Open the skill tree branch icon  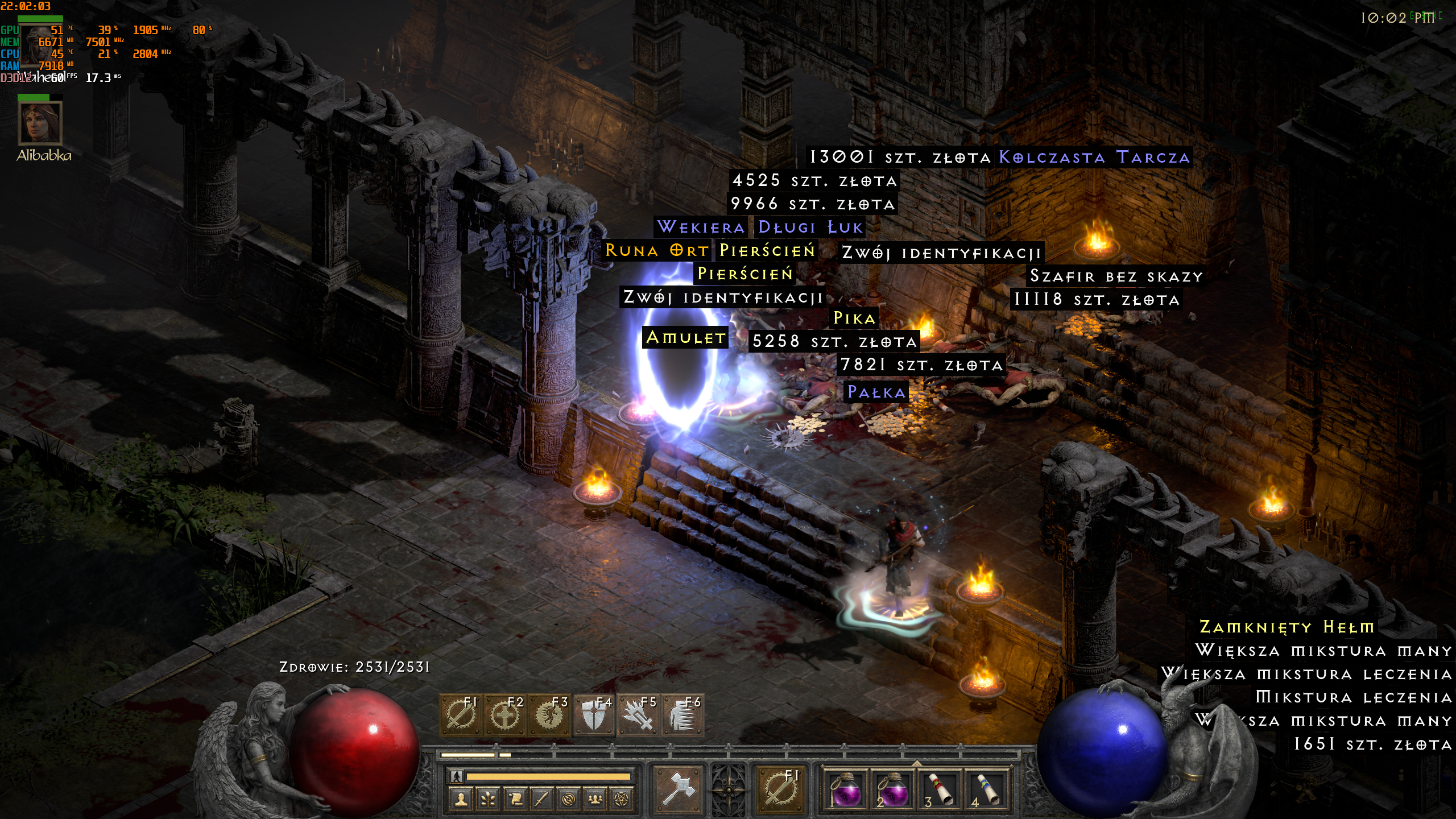point(488,800)
